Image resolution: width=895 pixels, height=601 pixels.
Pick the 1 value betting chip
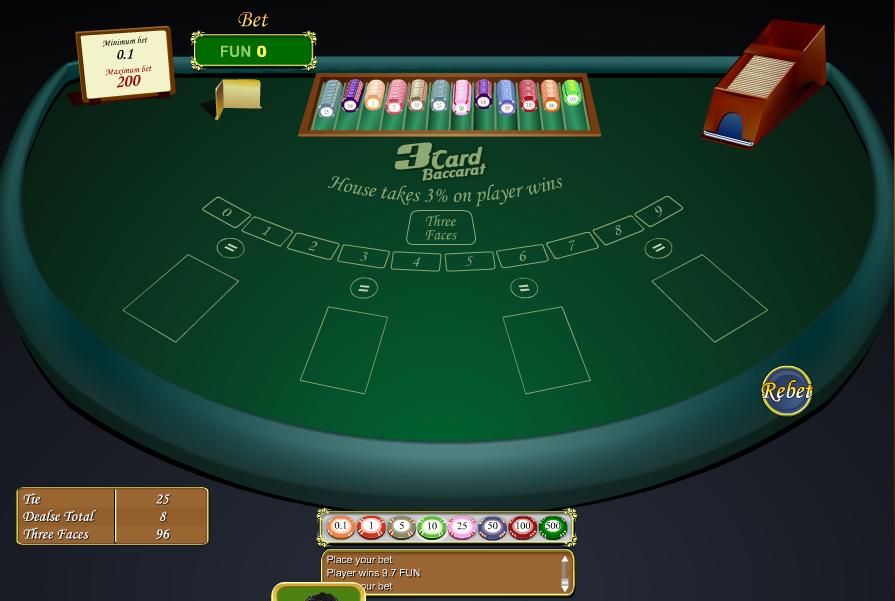click(371, 526)
